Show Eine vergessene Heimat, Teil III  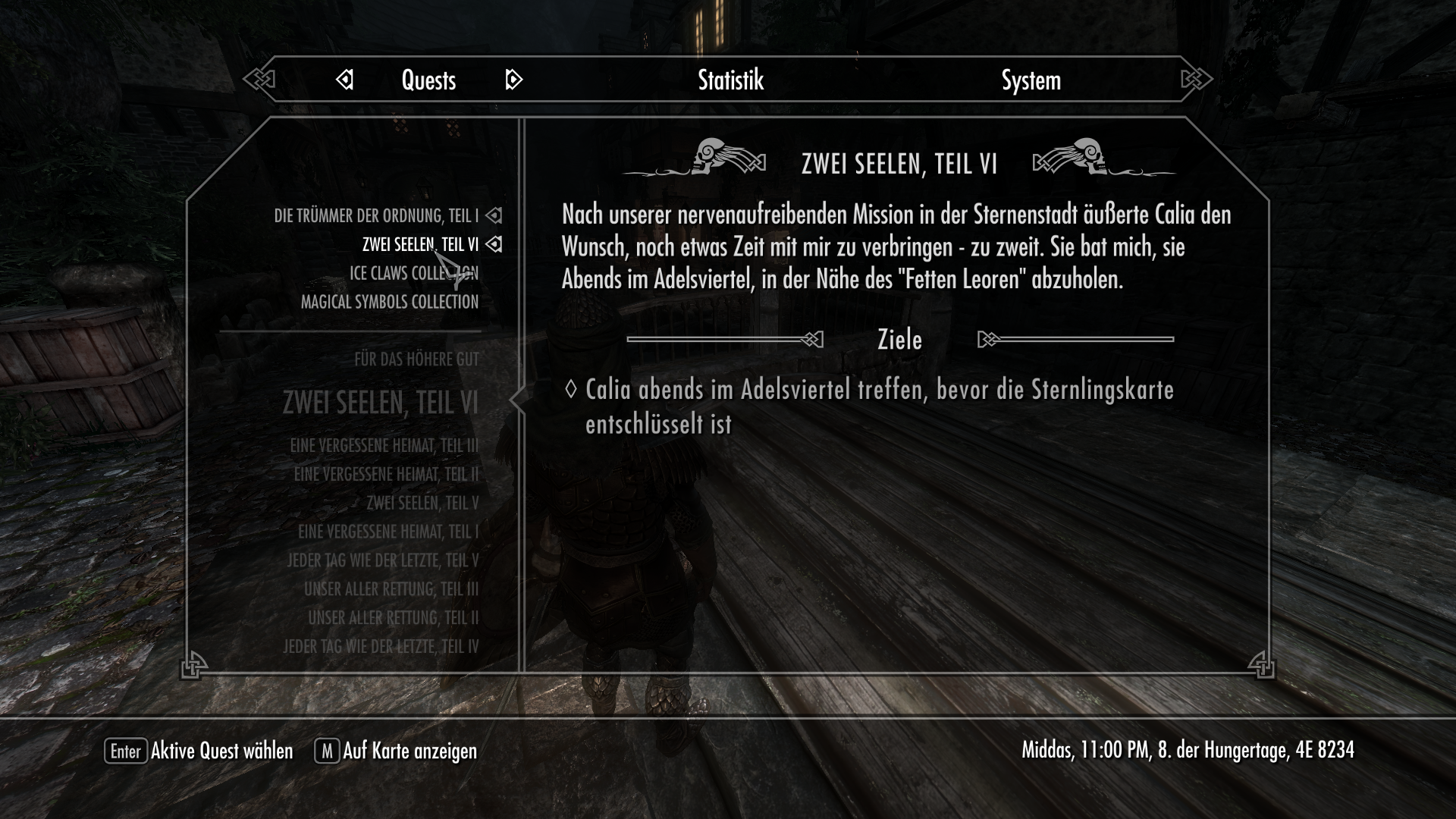point(384,446)
